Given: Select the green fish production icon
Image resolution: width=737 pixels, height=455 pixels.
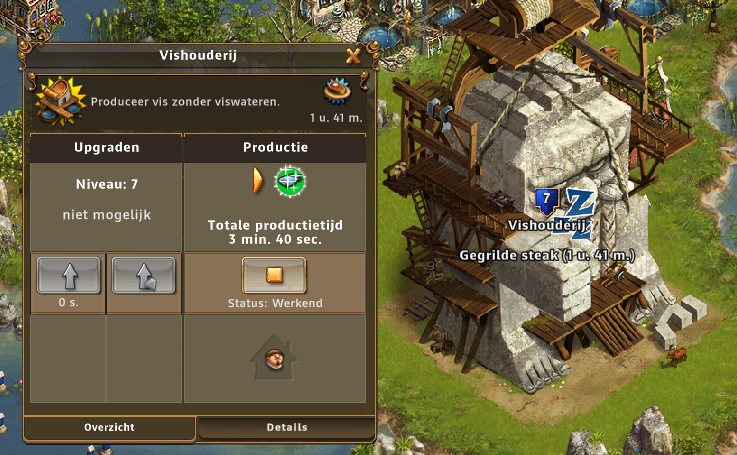Looking at the screenshot, I should pyautogui.click(x=290, y=181).
